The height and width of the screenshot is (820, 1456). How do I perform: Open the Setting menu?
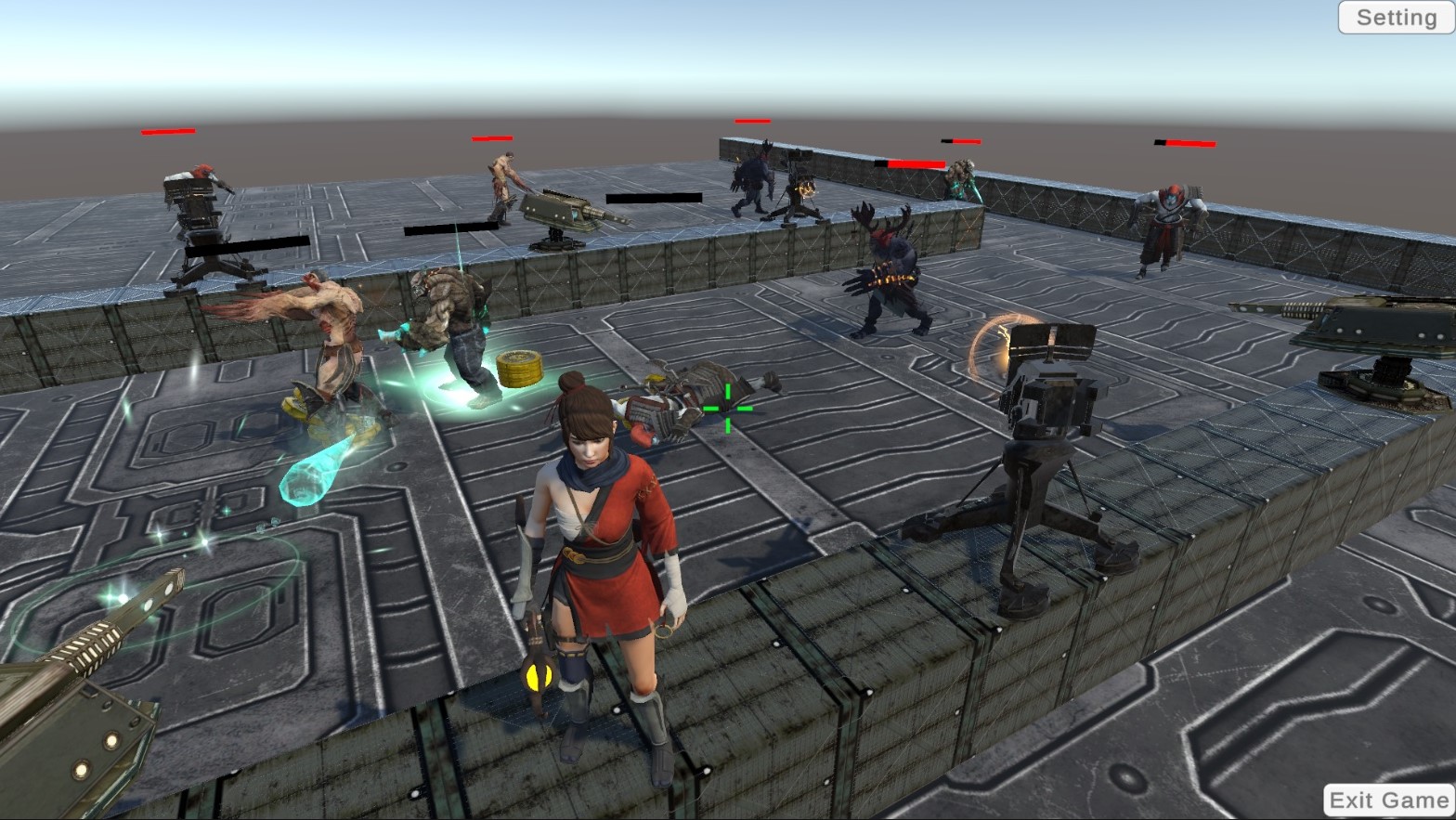[x=1394, y=17]
